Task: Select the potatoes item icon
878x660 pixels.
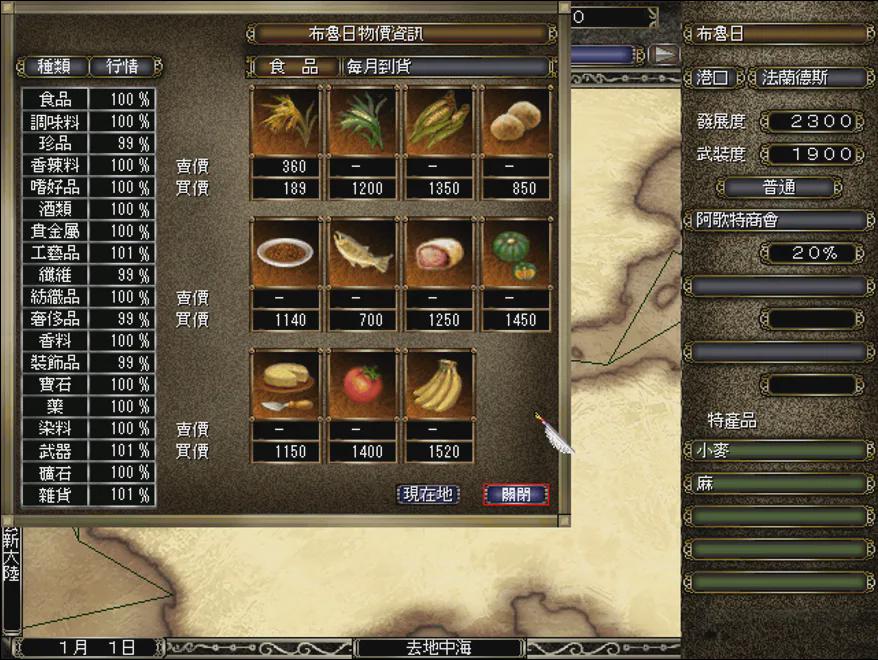Action: point(516,121)
